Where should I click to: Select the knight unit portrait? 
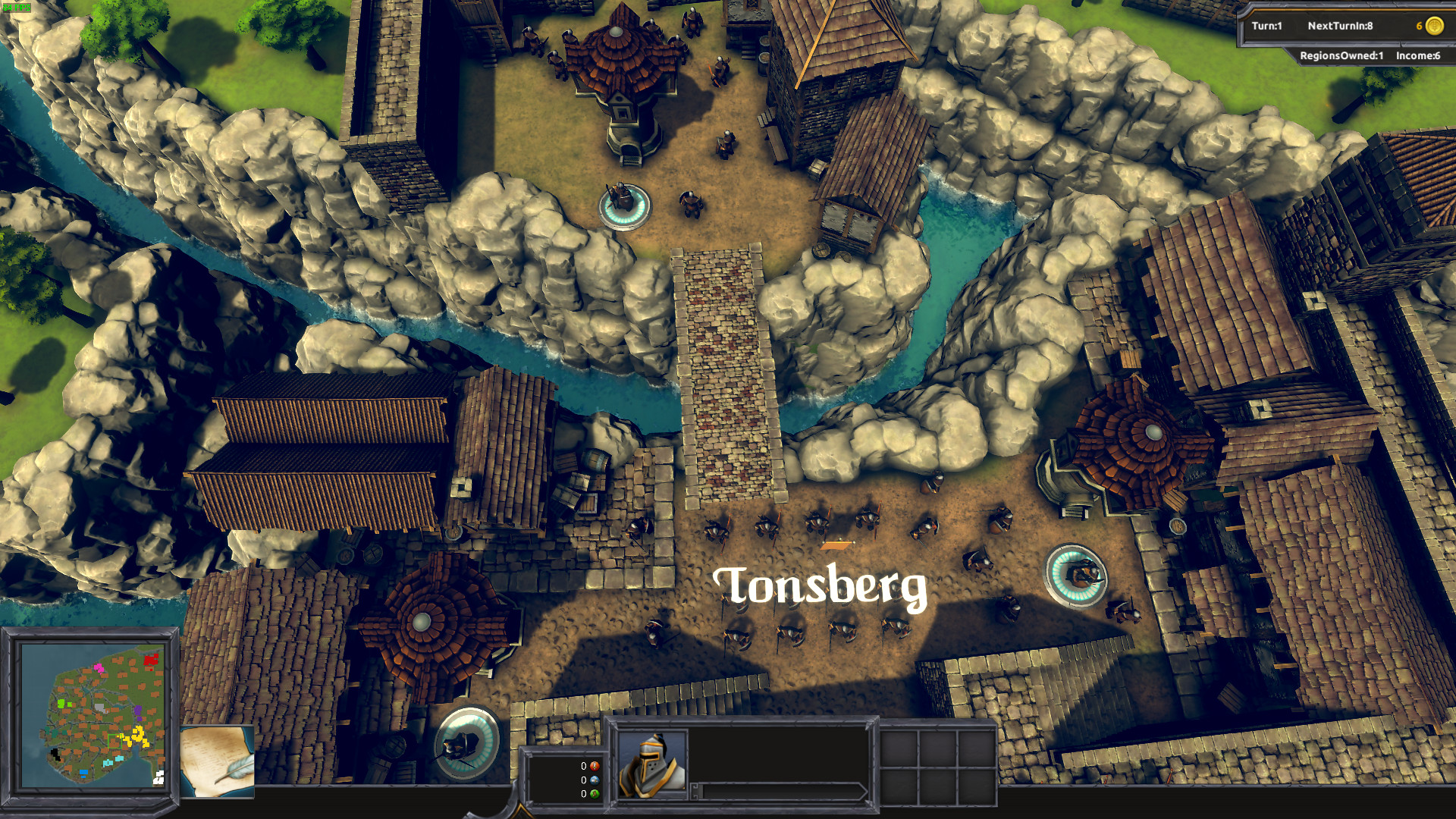pyautogui.click(x=651, y=766)
